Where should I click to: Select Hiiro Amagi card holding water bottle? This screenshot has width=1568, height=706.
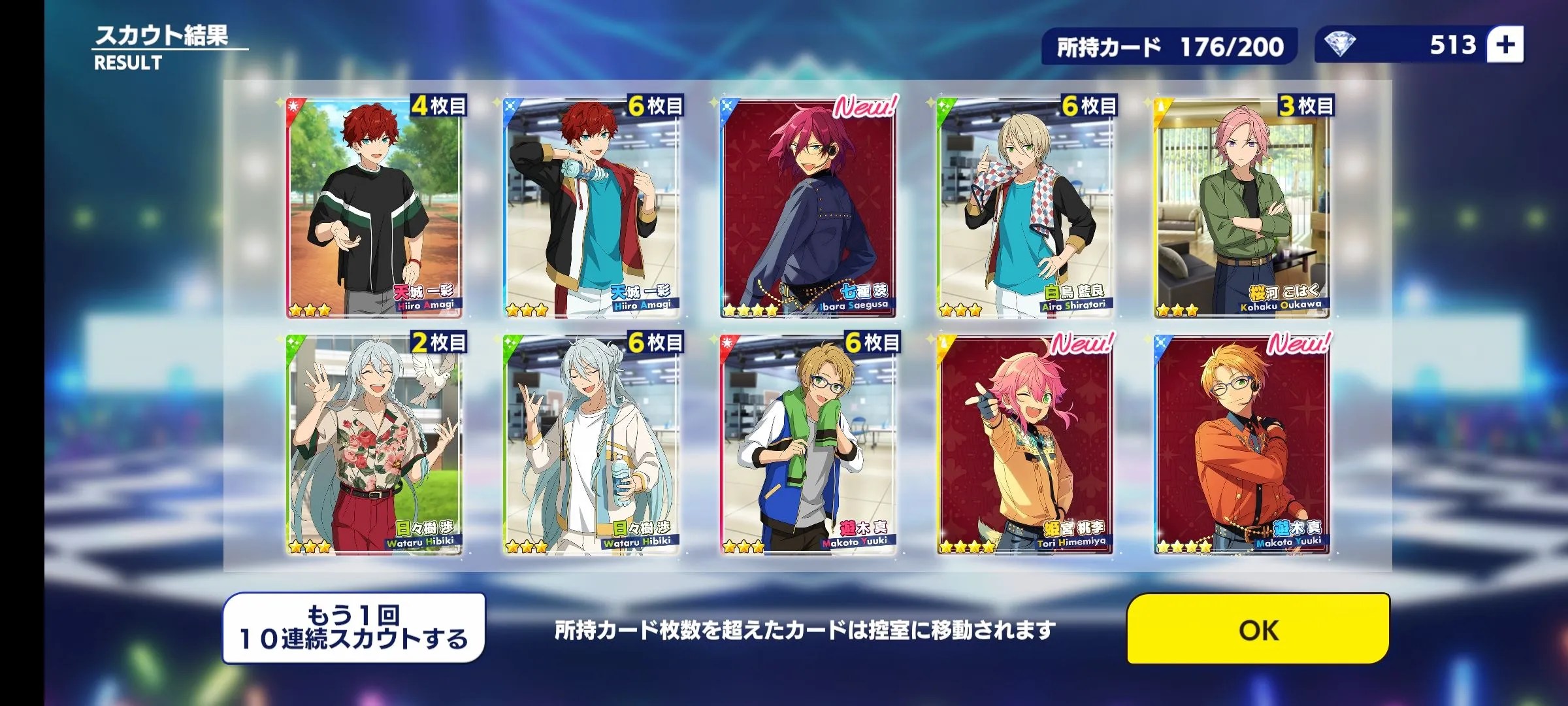pos(591,209)
